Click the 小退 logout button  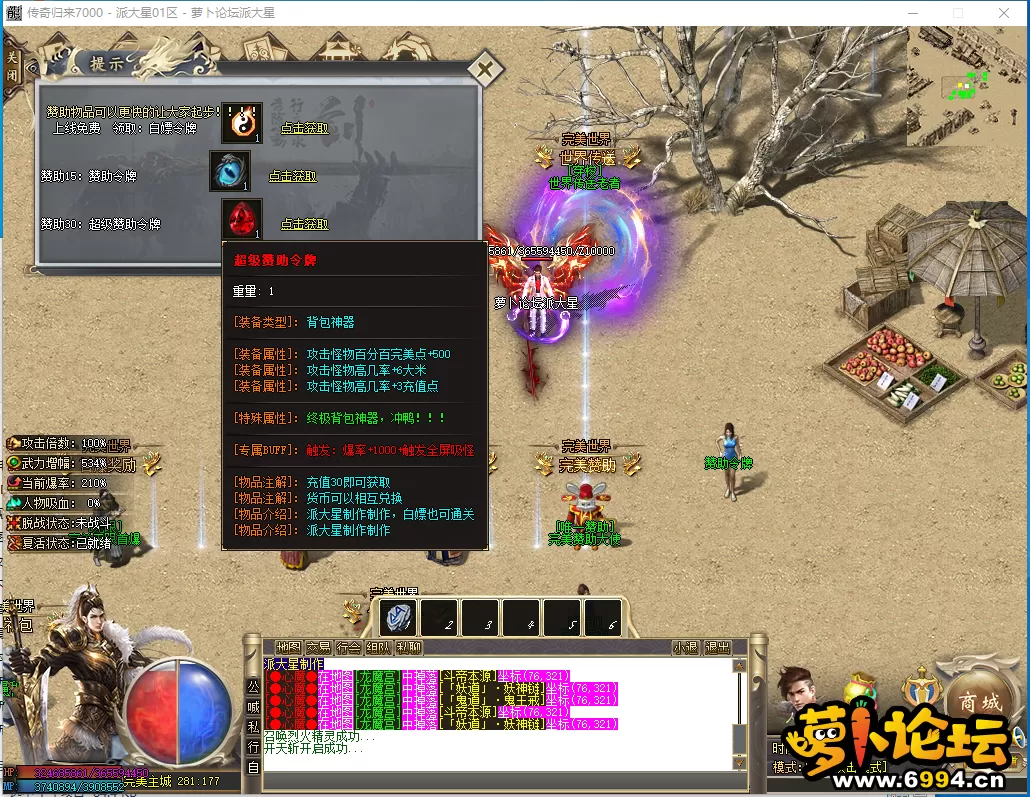685,647
